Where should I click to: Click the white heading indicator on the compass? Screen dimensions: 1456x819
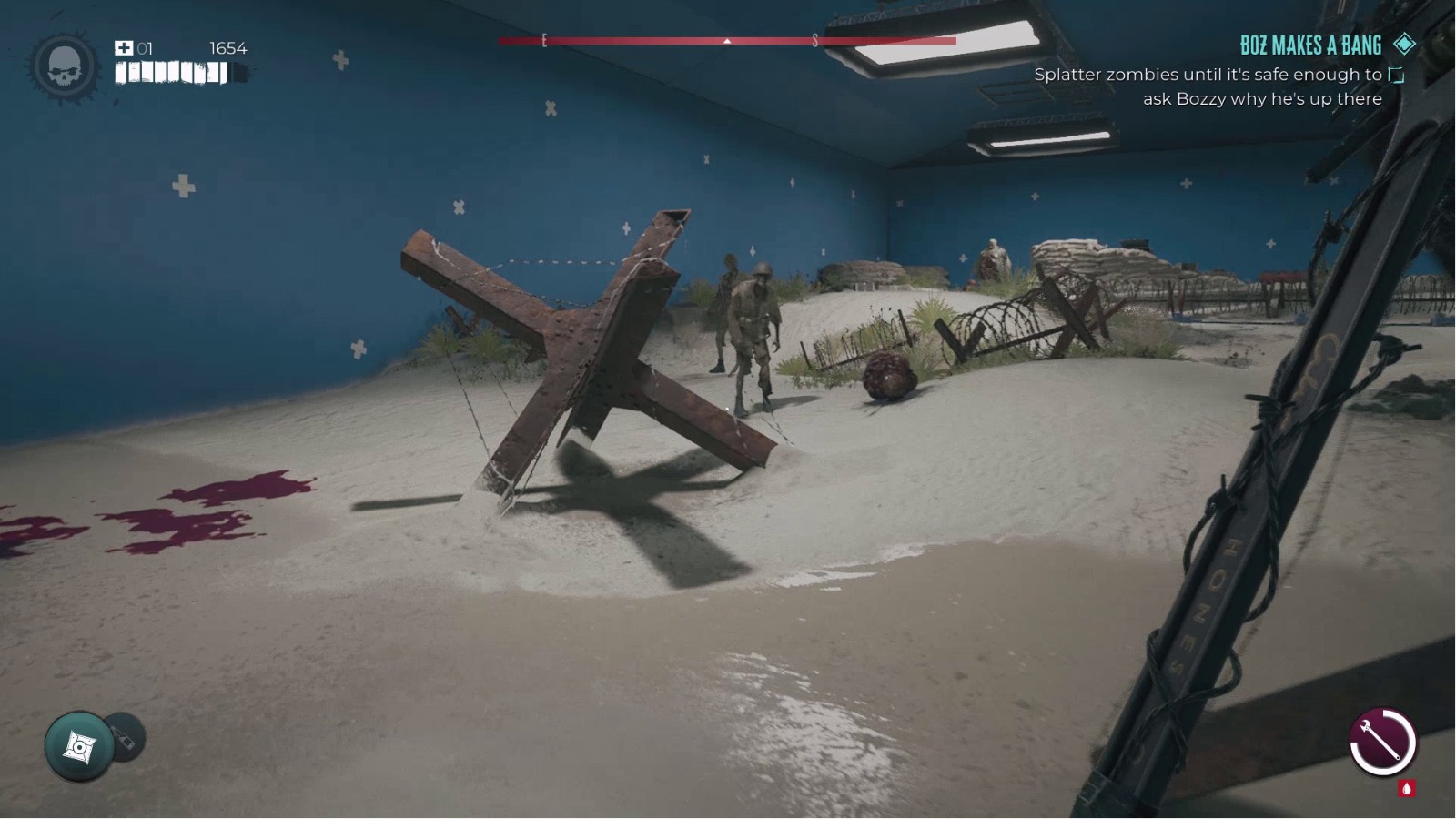[x=725, y=42]
